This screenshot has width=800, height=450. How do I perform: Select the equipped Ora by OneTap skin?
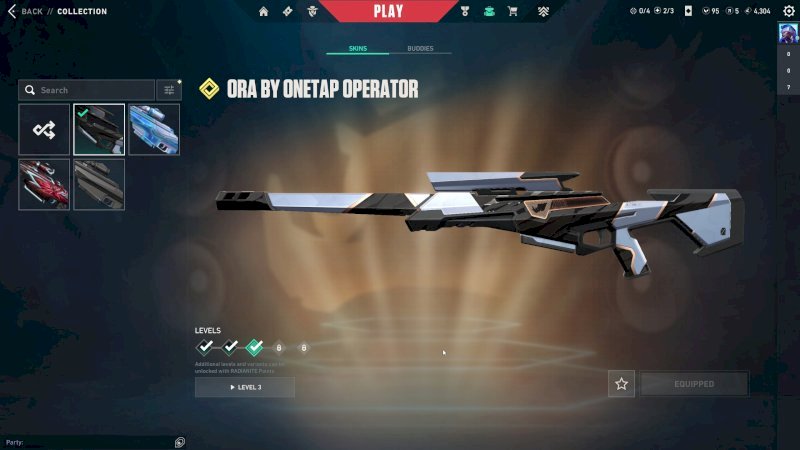99,130
